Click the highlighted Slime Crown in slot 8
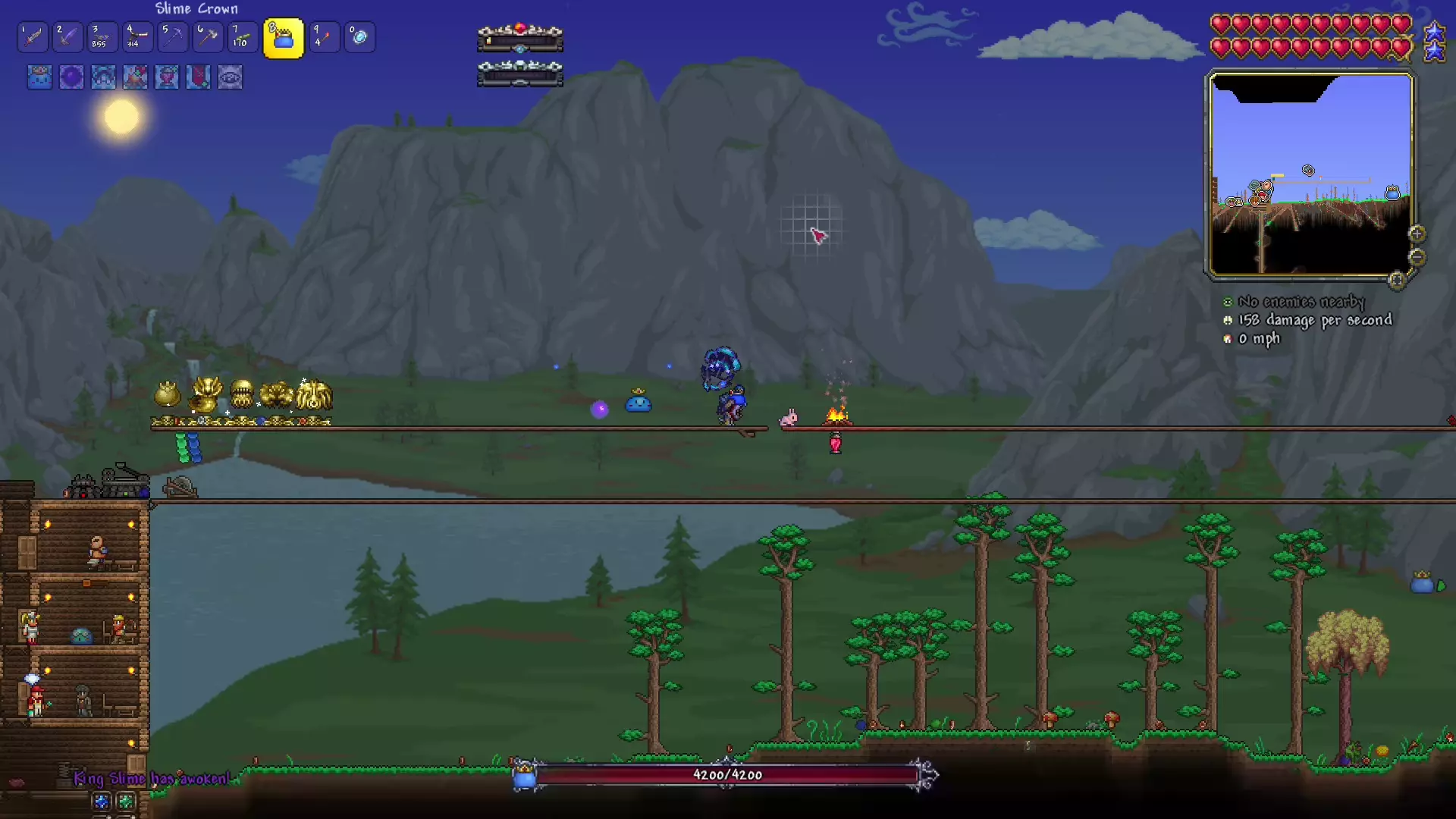This screenshot has width=1456, height=819. (x=282, y=37)
